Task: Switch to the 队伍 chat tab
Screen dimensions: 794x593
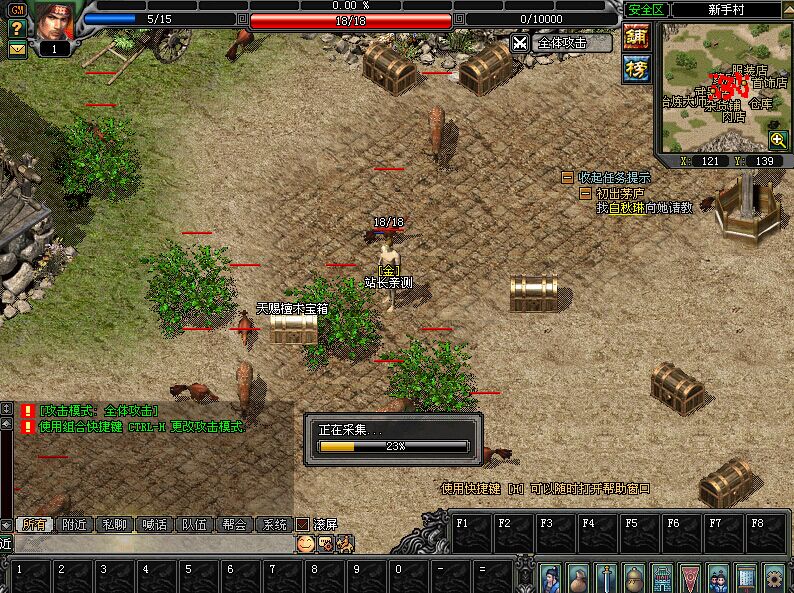Action: 194,524
